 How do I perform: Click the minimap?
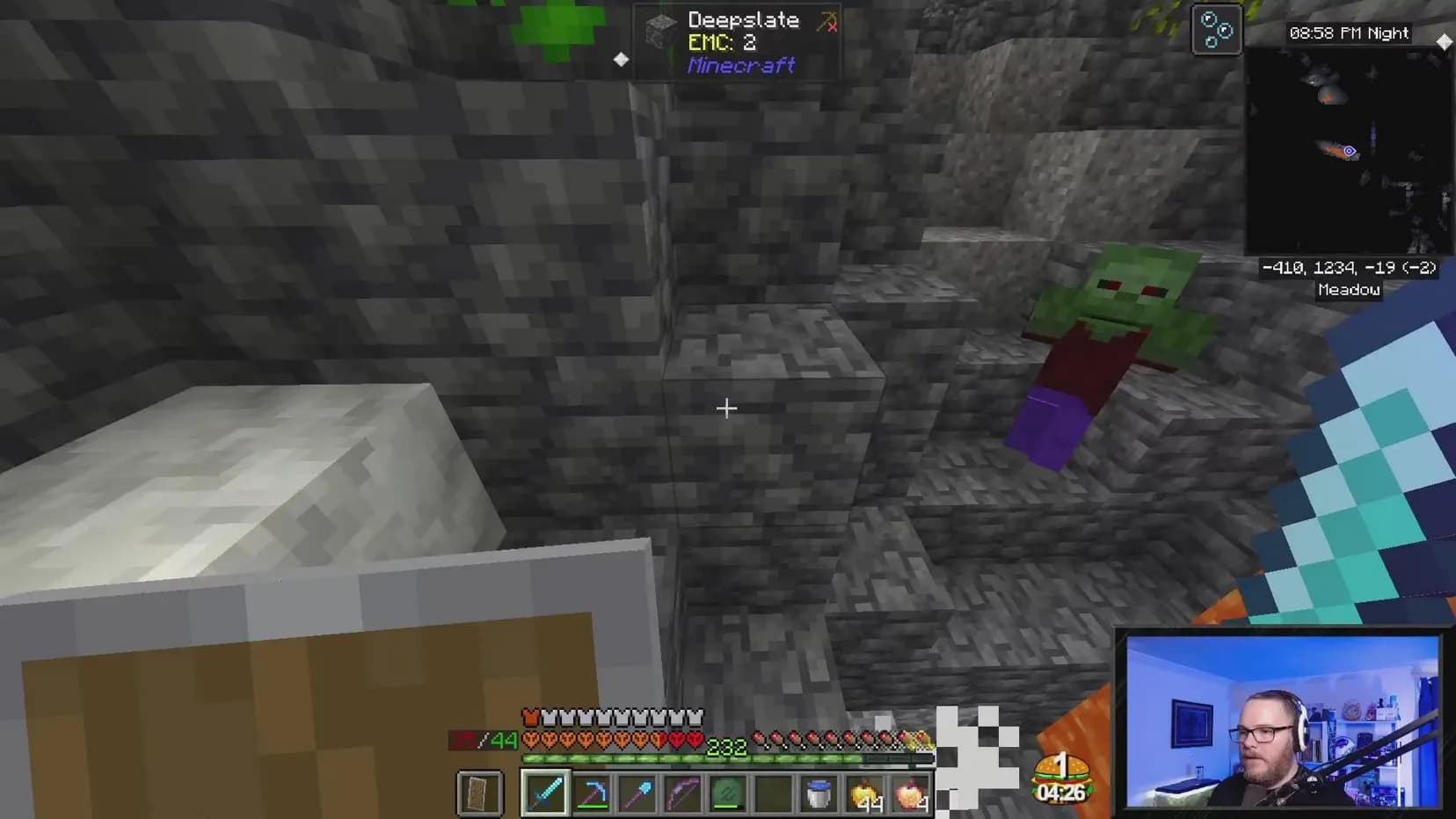pos(1347,151)
